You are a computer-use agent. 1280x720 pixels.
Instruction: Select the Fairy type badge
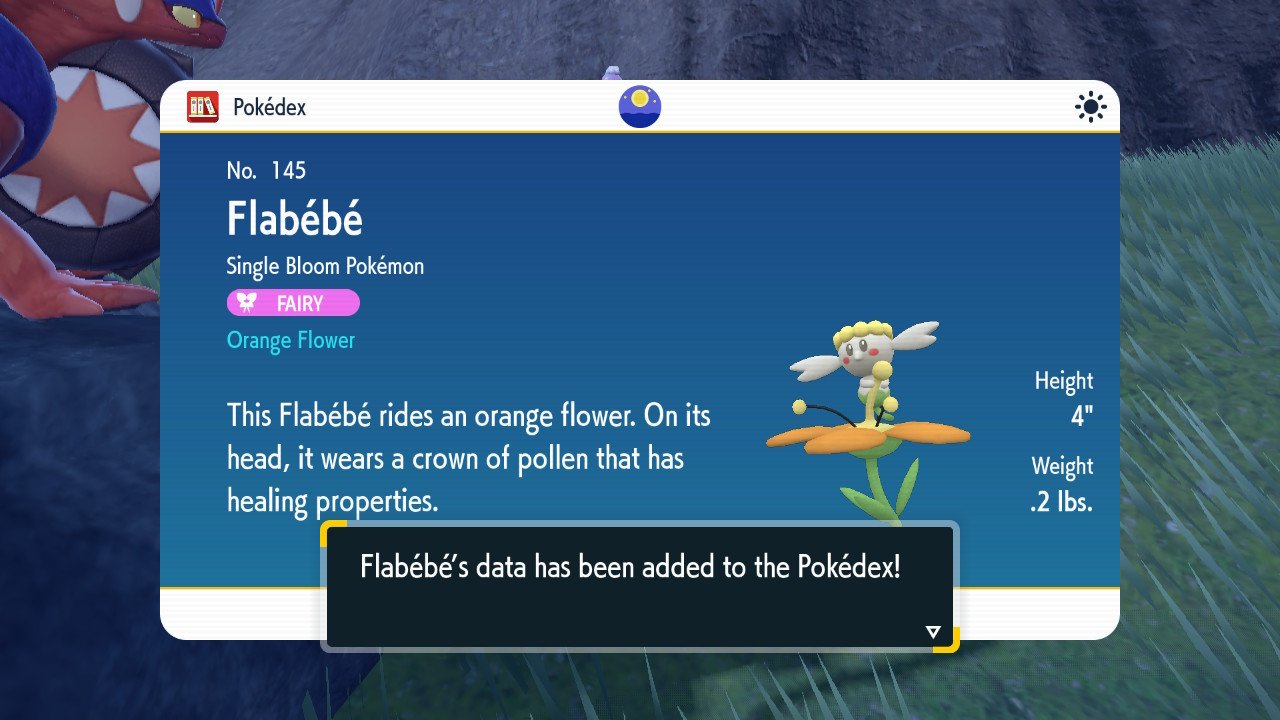[293, 303]
